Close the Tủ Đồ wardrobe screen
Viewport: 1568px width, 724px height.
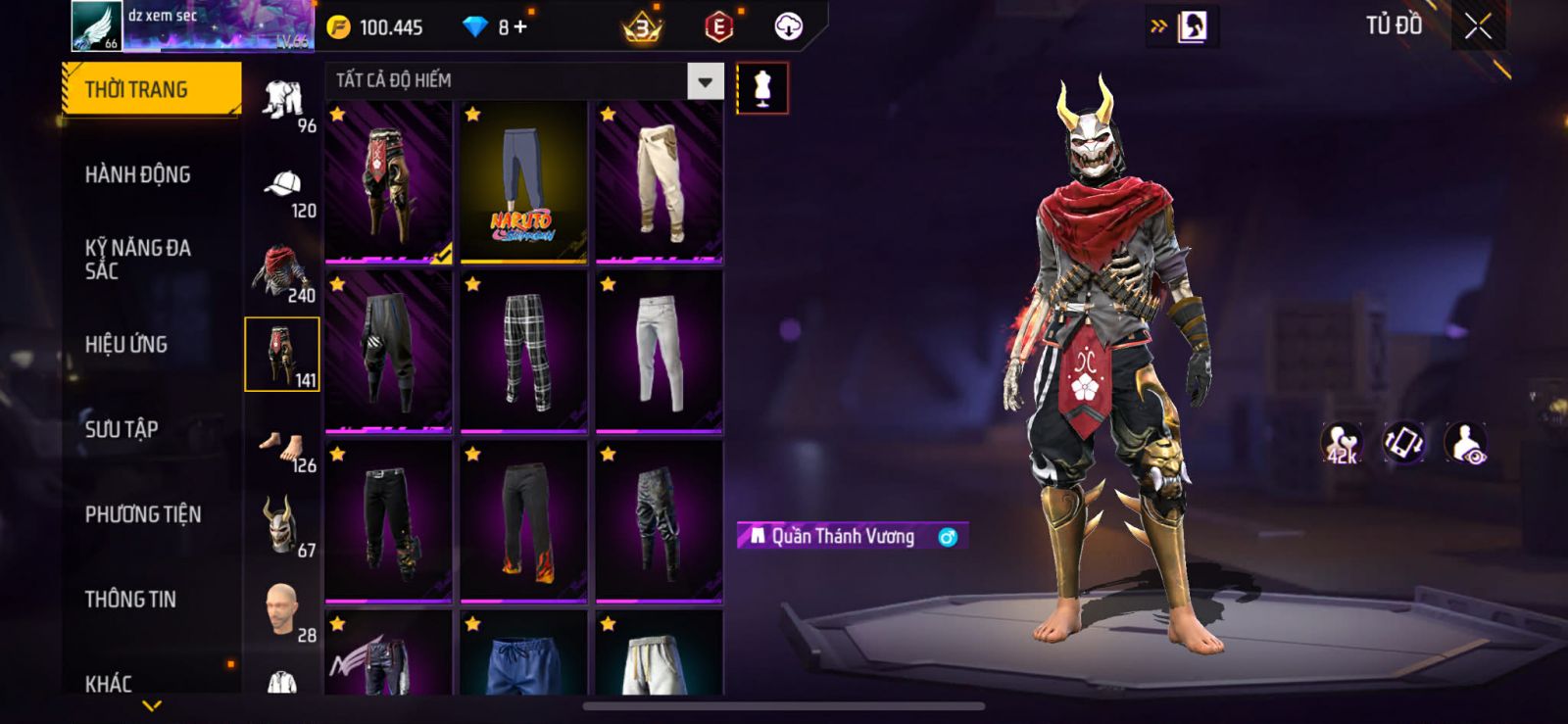(1478, 26)
